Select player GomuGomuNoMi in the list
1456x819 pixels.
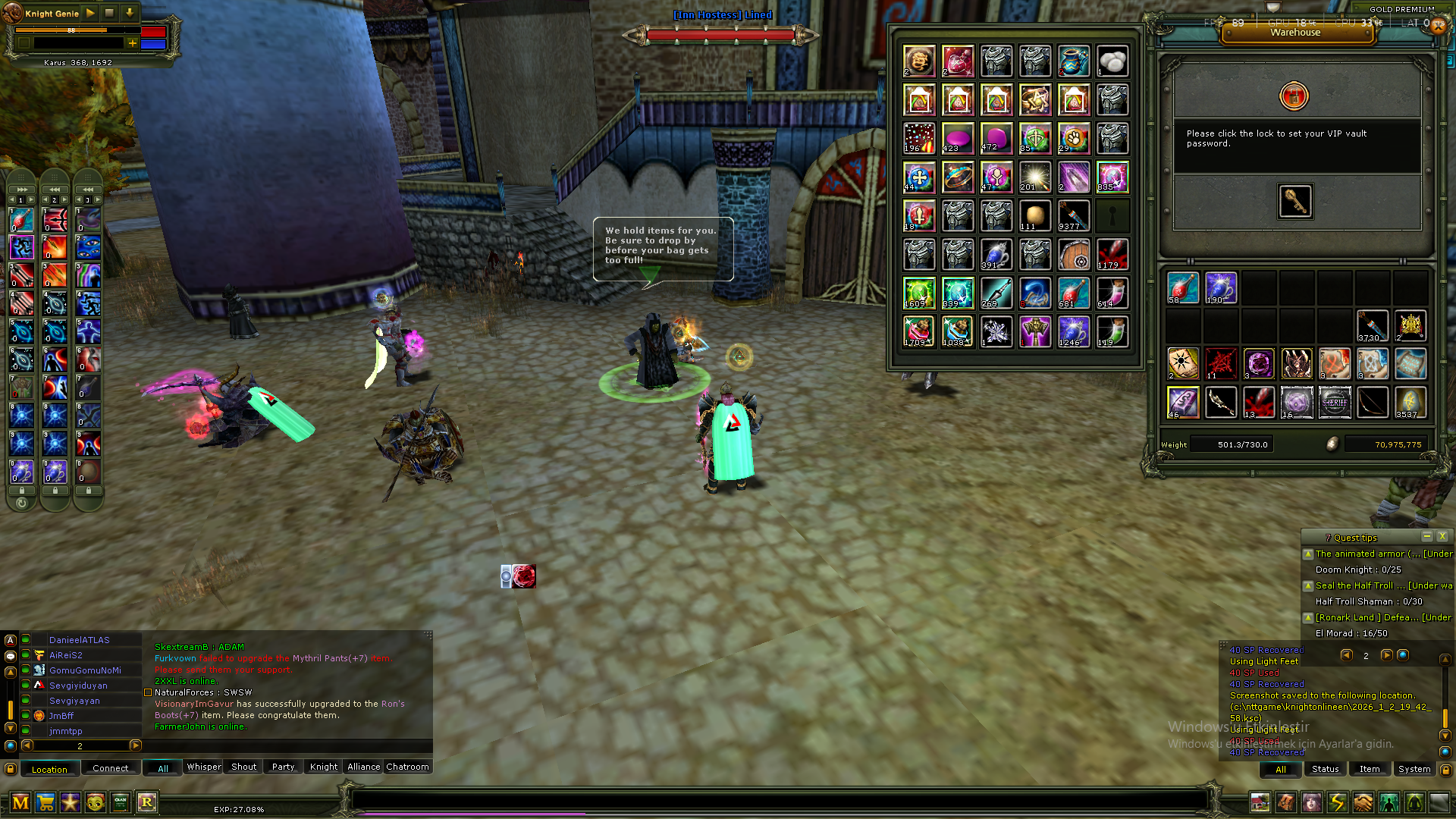click(85, 670)
